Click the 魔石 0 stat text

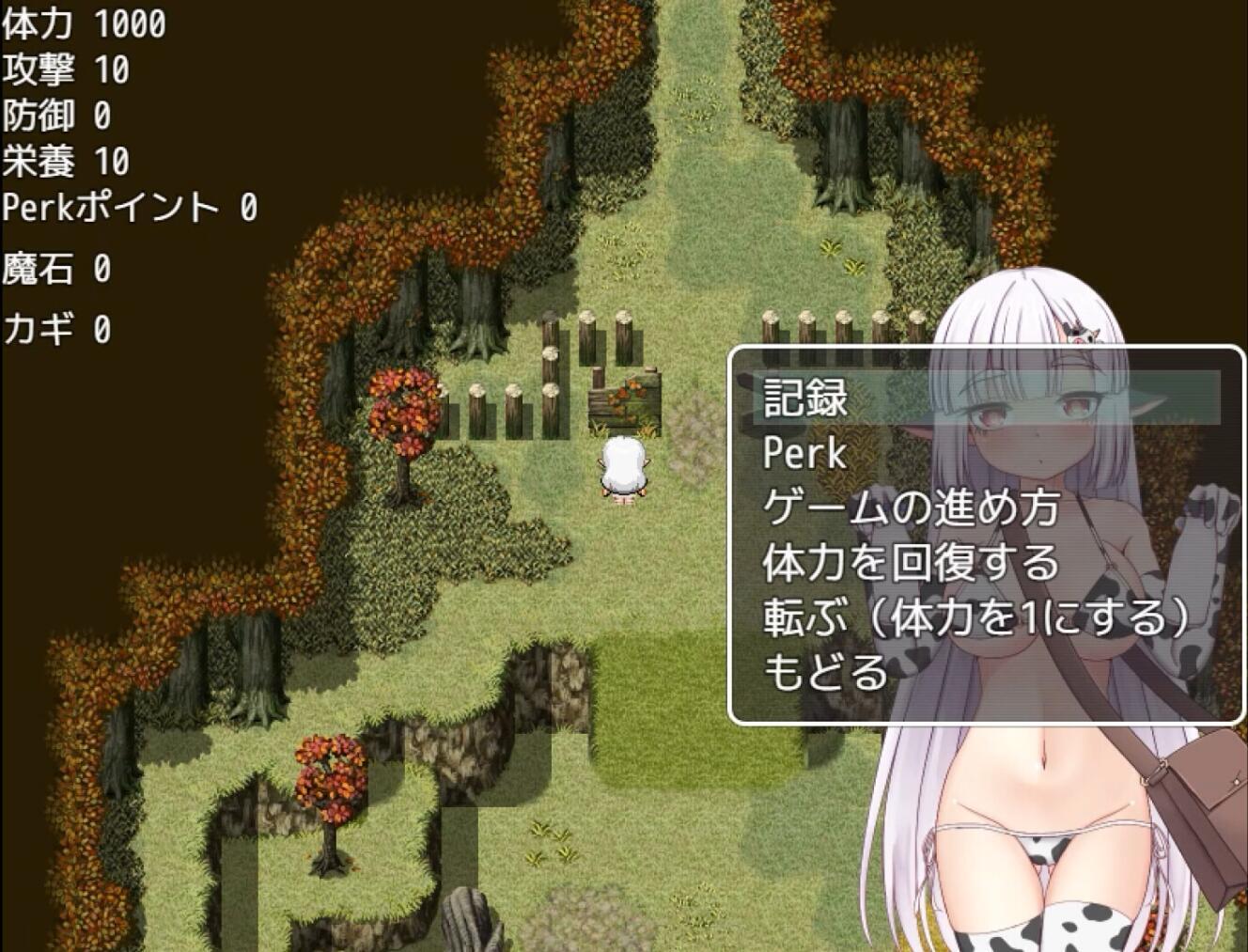pyautogui.click(x=58, y=271)
